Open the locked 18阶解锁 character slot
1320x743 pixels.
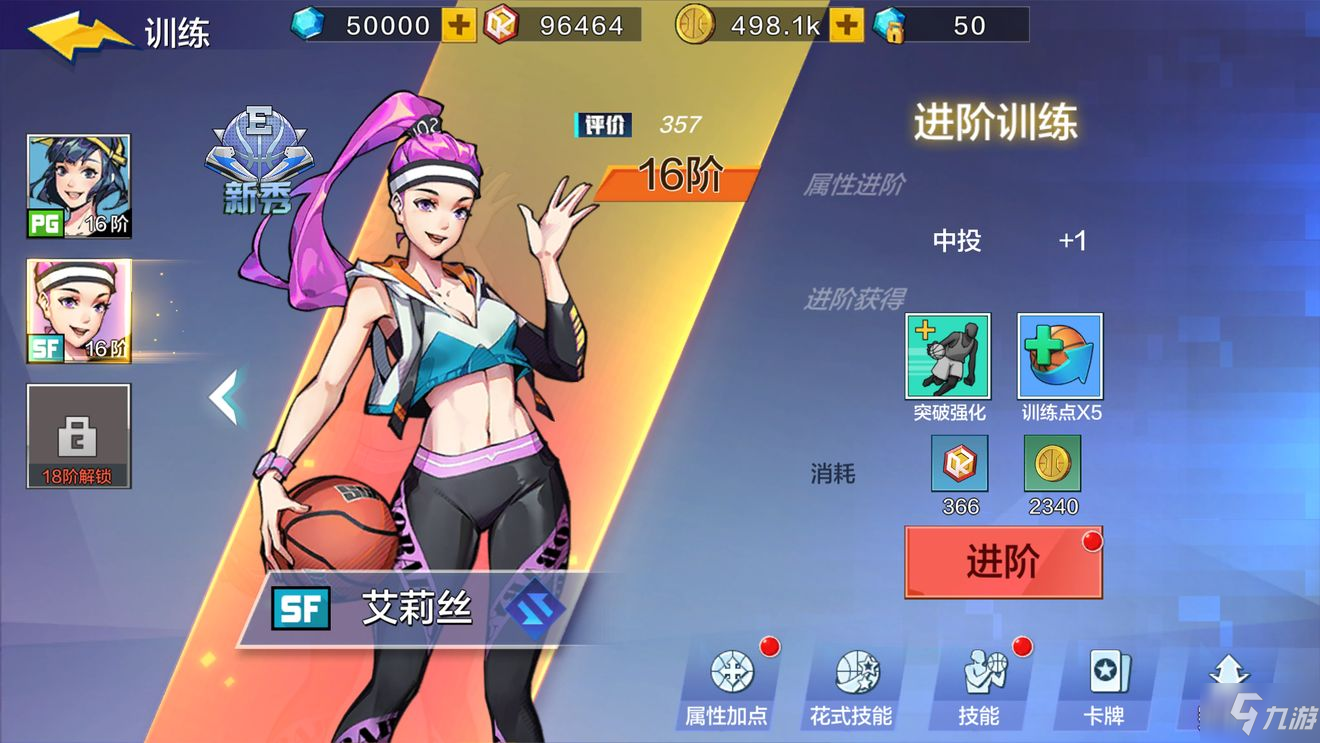point(78,436)
